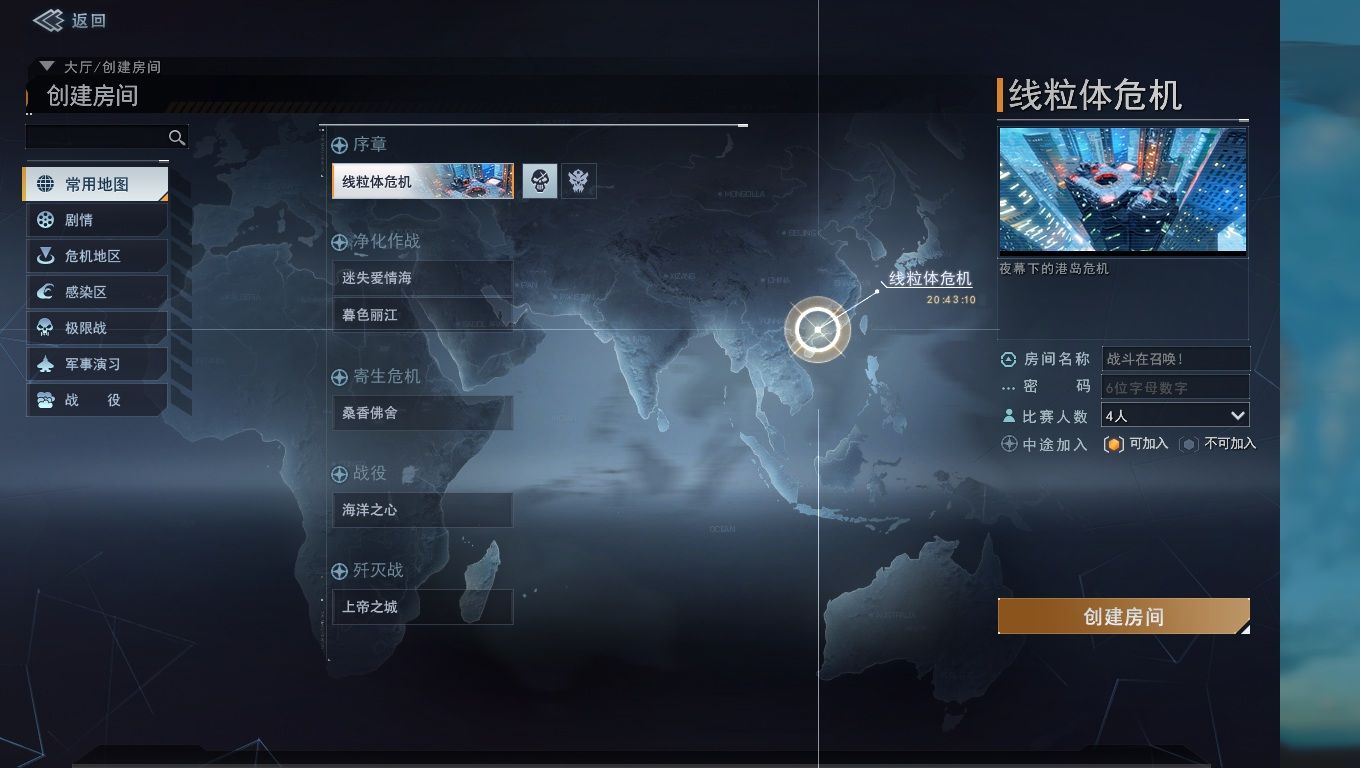Image resolution: width=1360 pixels, height=768 pixels.
Task: Collapse the 序章 section expander
Action: [339, 145]
